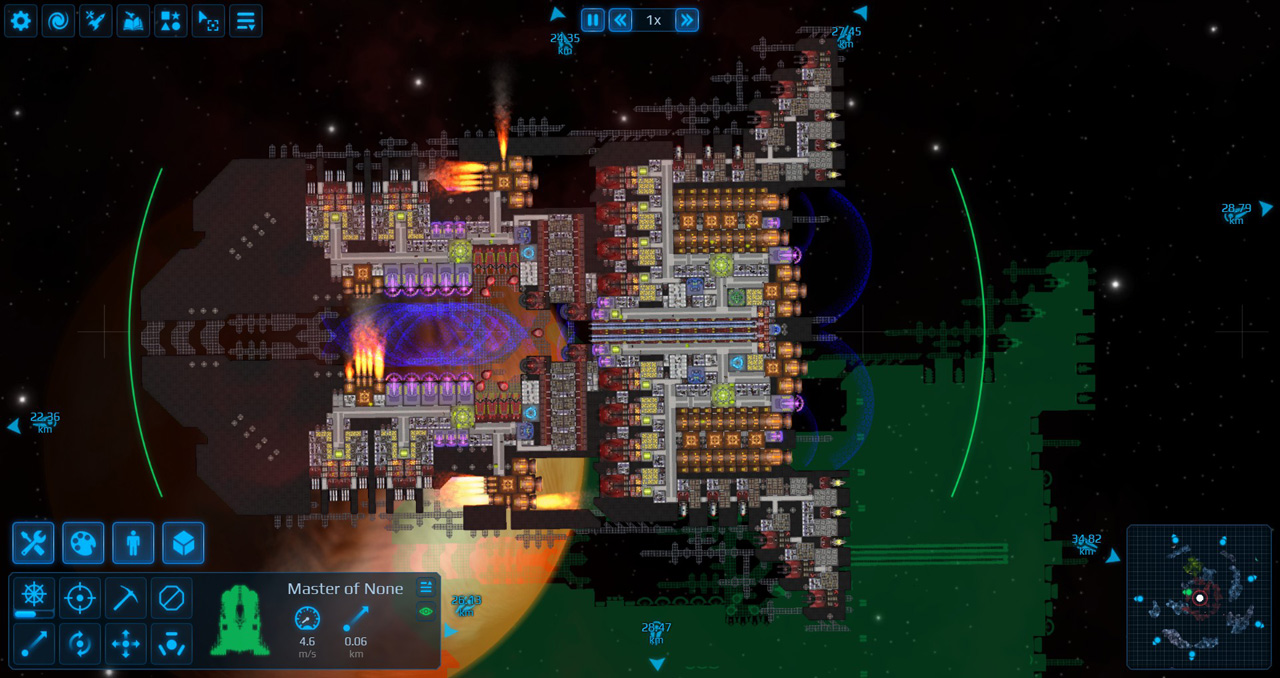The image size is (1280, 678).
Task: Open the ship library book icon
Action: pos(133,20)
